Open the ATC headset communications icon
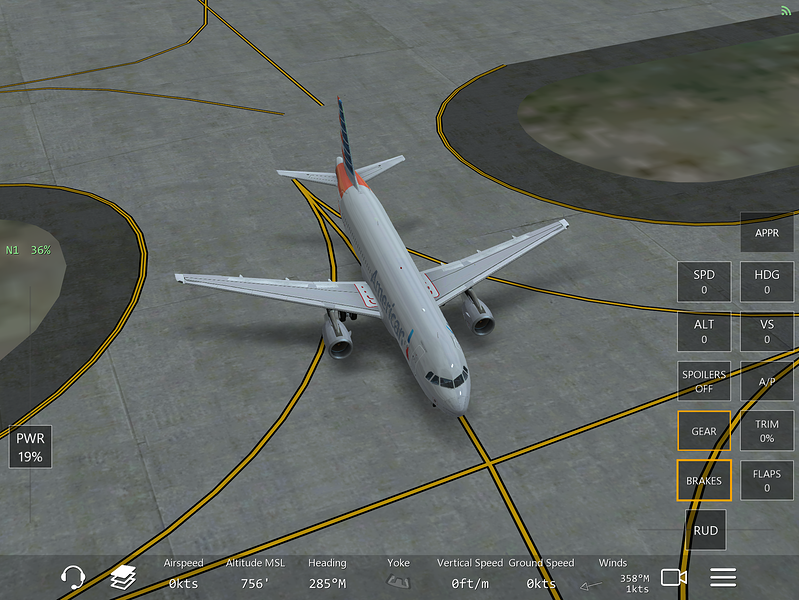The image size is (799, 600). coord(73,577)
